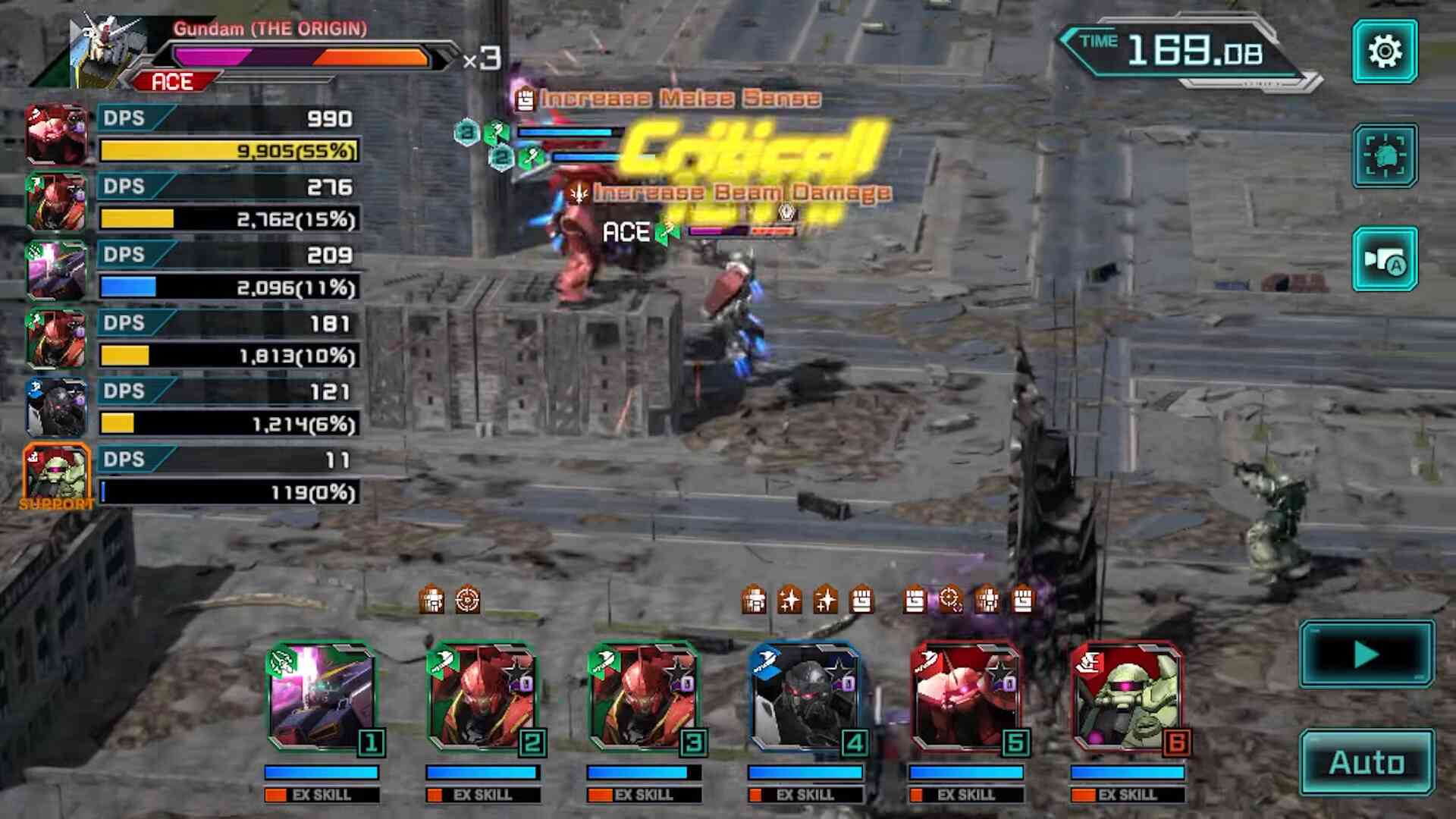
Task: Switch the auto camera mode
Action: point(1385,259)
